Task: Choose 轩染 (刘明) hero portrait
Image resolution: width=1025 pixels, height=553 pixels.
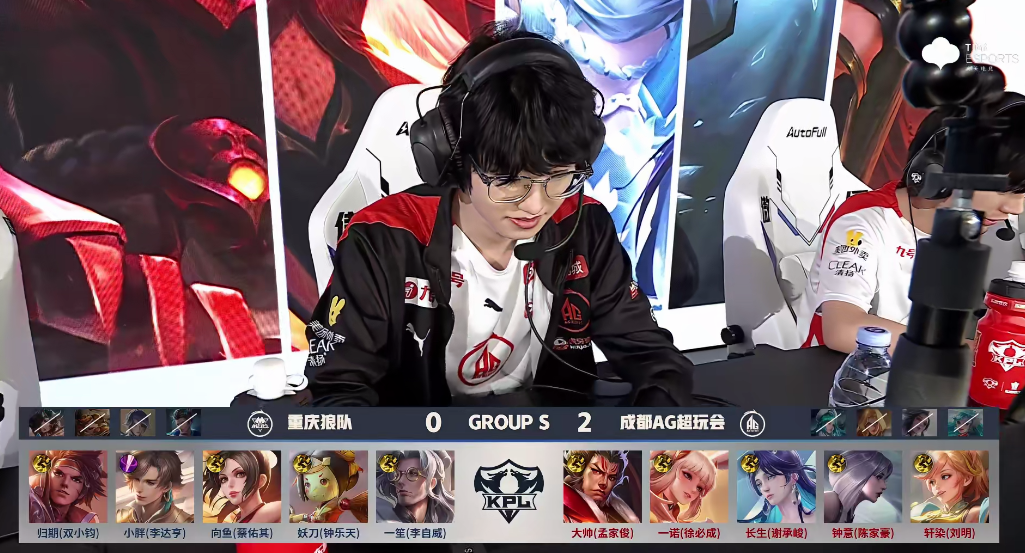Action: [949, 486]
